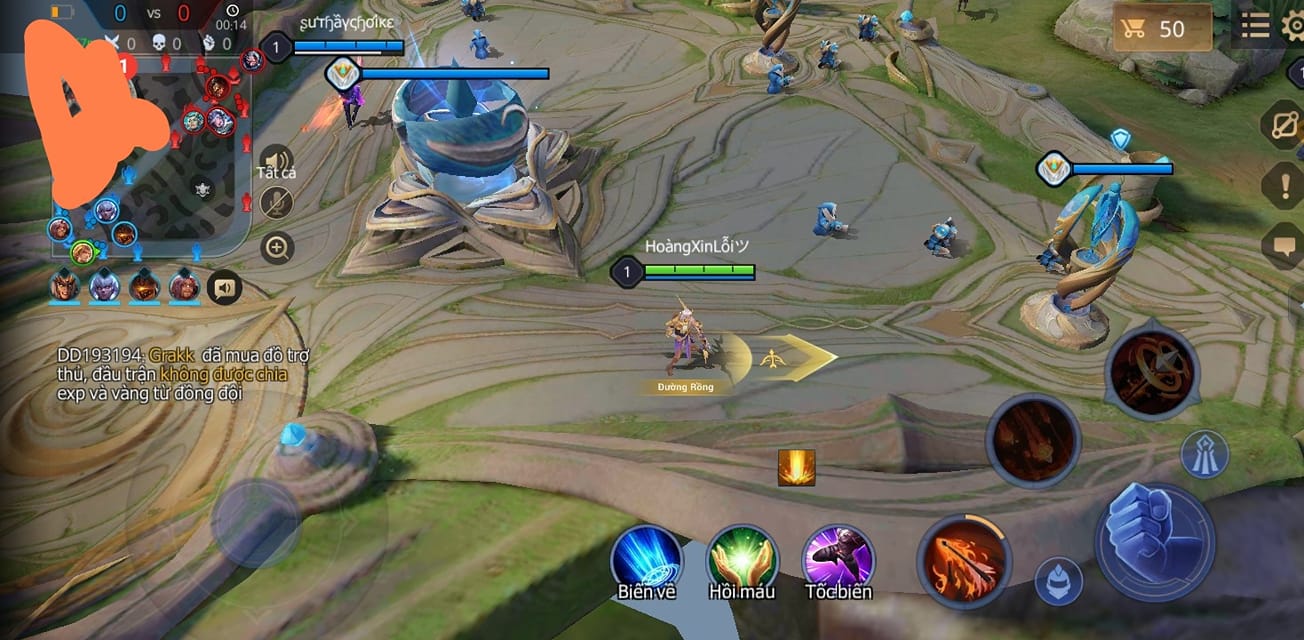Open the quick chat speech bubble
This screenshot has width=1304, height=640.
tap(1285, 245)
